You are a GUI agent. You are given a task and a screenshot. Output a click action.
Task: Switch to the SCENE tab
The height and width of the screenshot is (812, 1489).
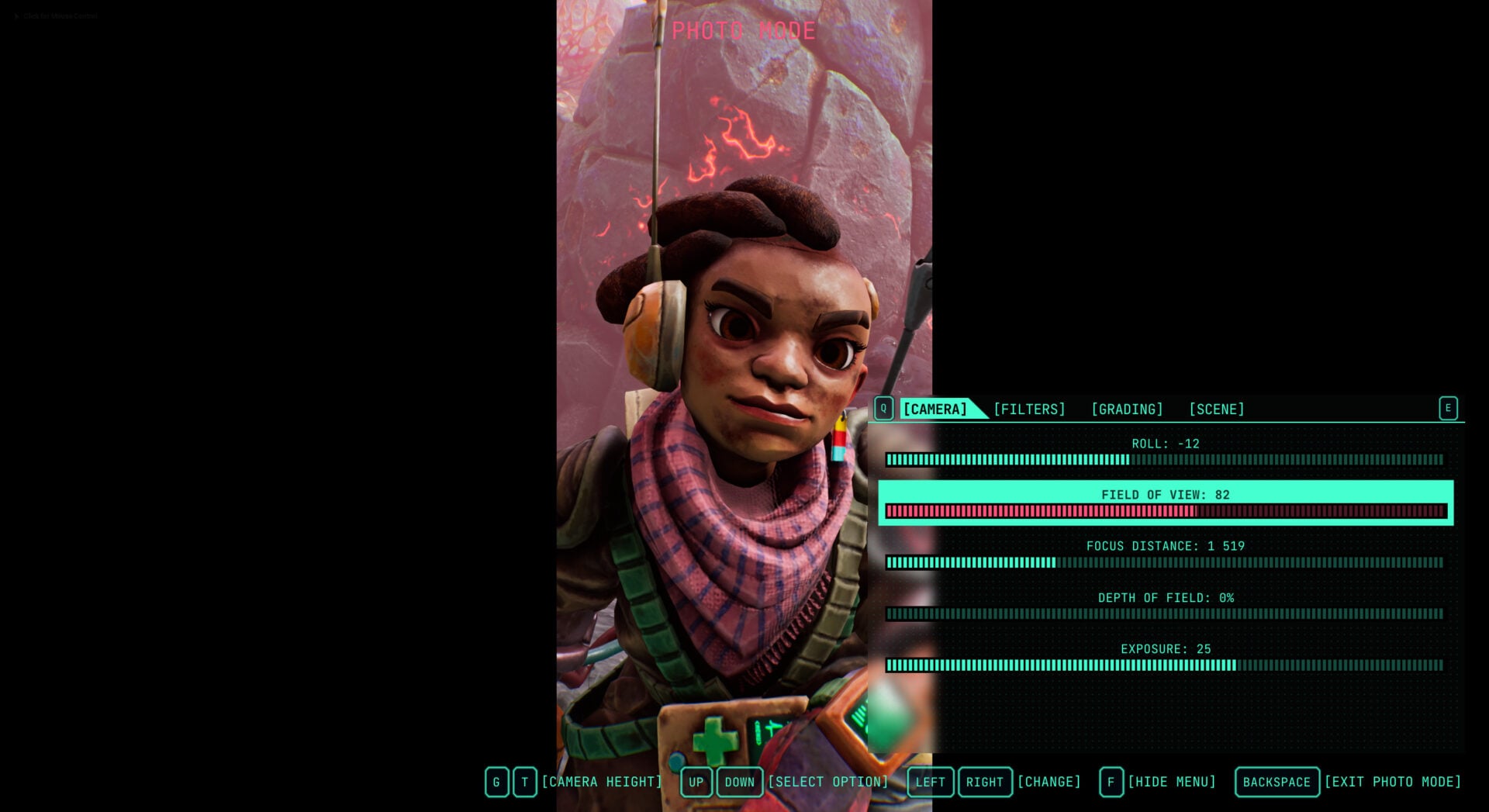pyautogui.click(x=1218, y=409)
